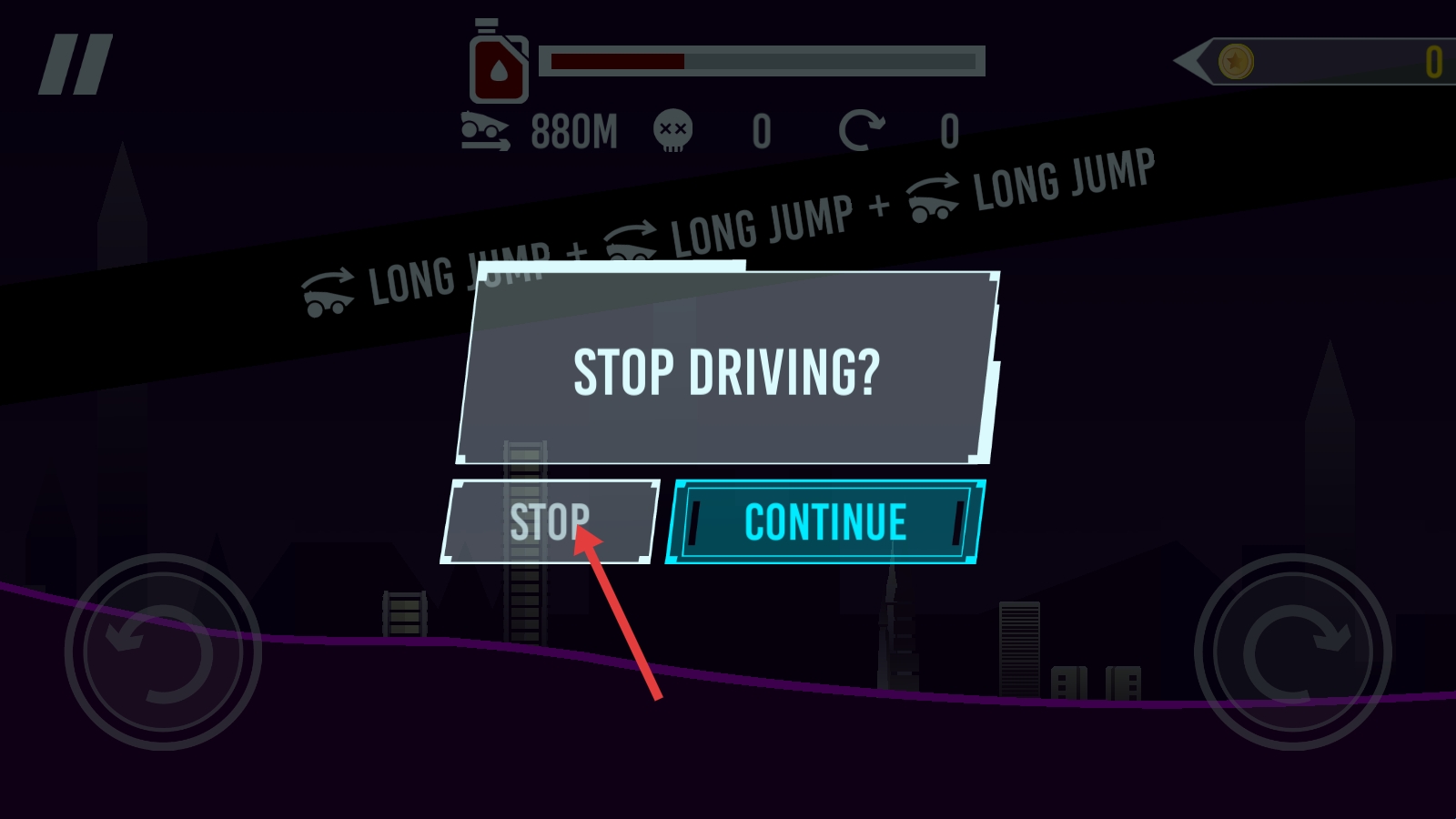Activate the rotate clockwise control

pos(1292,652)
